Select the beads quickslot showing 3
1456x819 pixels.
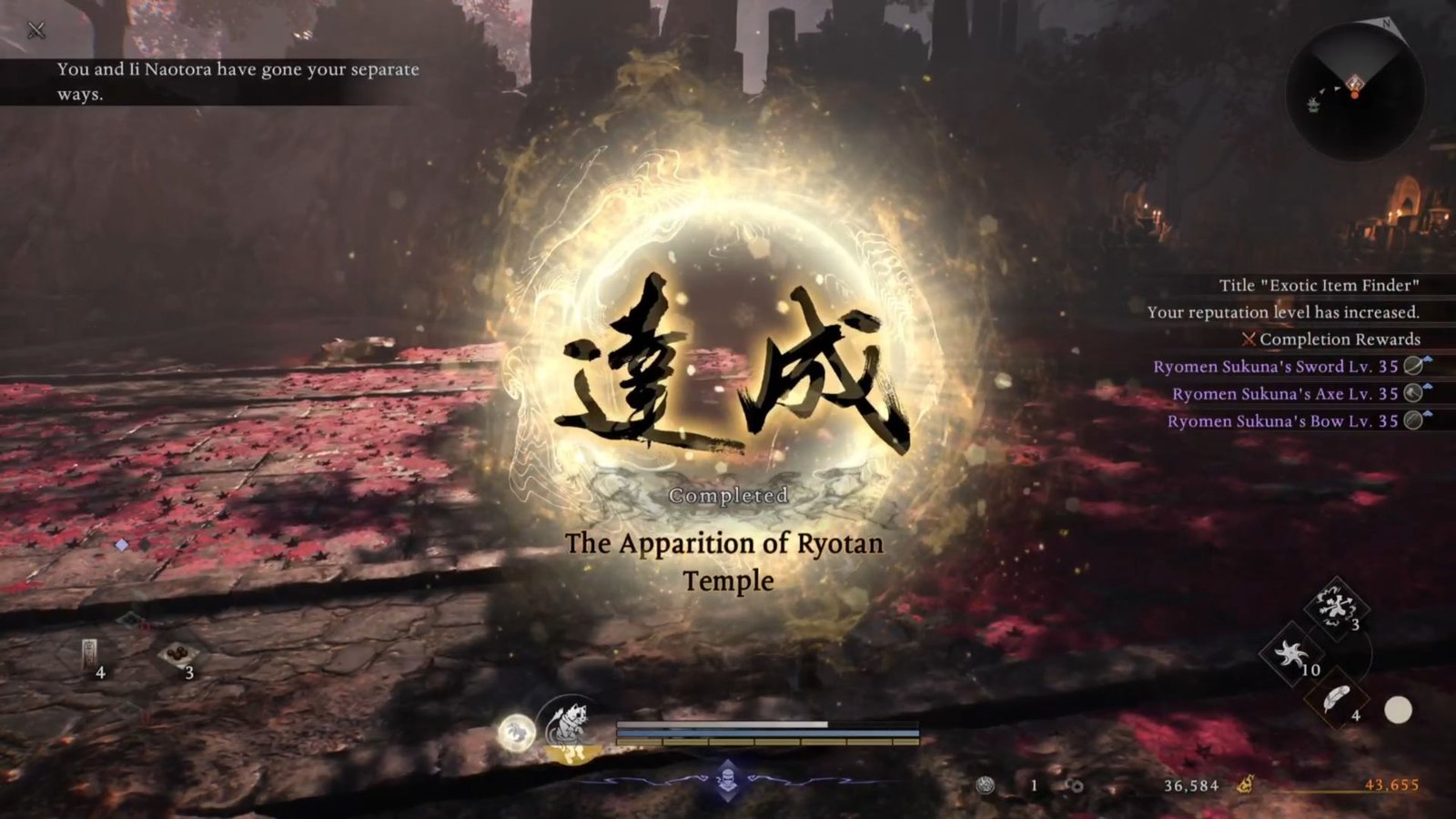point(178,653)
